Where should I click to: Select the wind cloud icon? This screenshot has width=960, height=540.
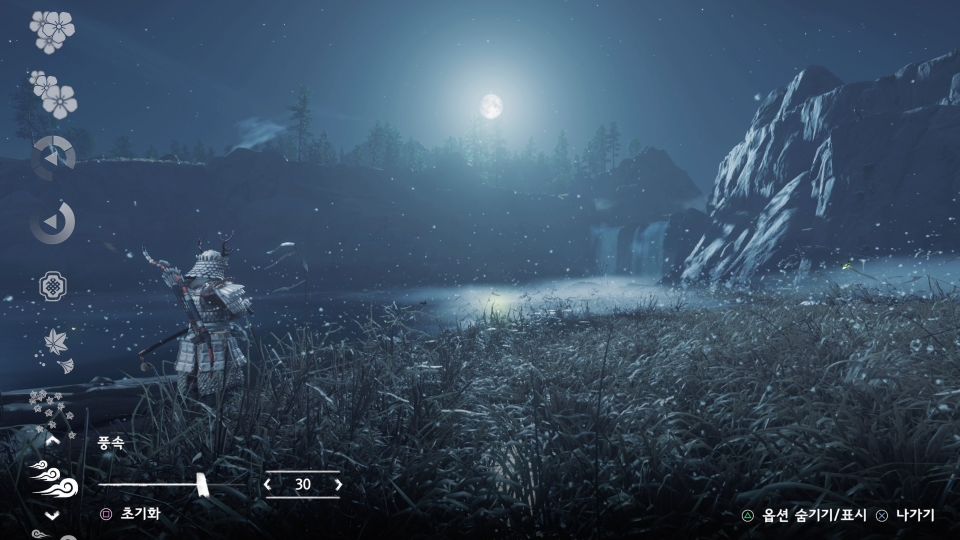[x=52, y=478]
